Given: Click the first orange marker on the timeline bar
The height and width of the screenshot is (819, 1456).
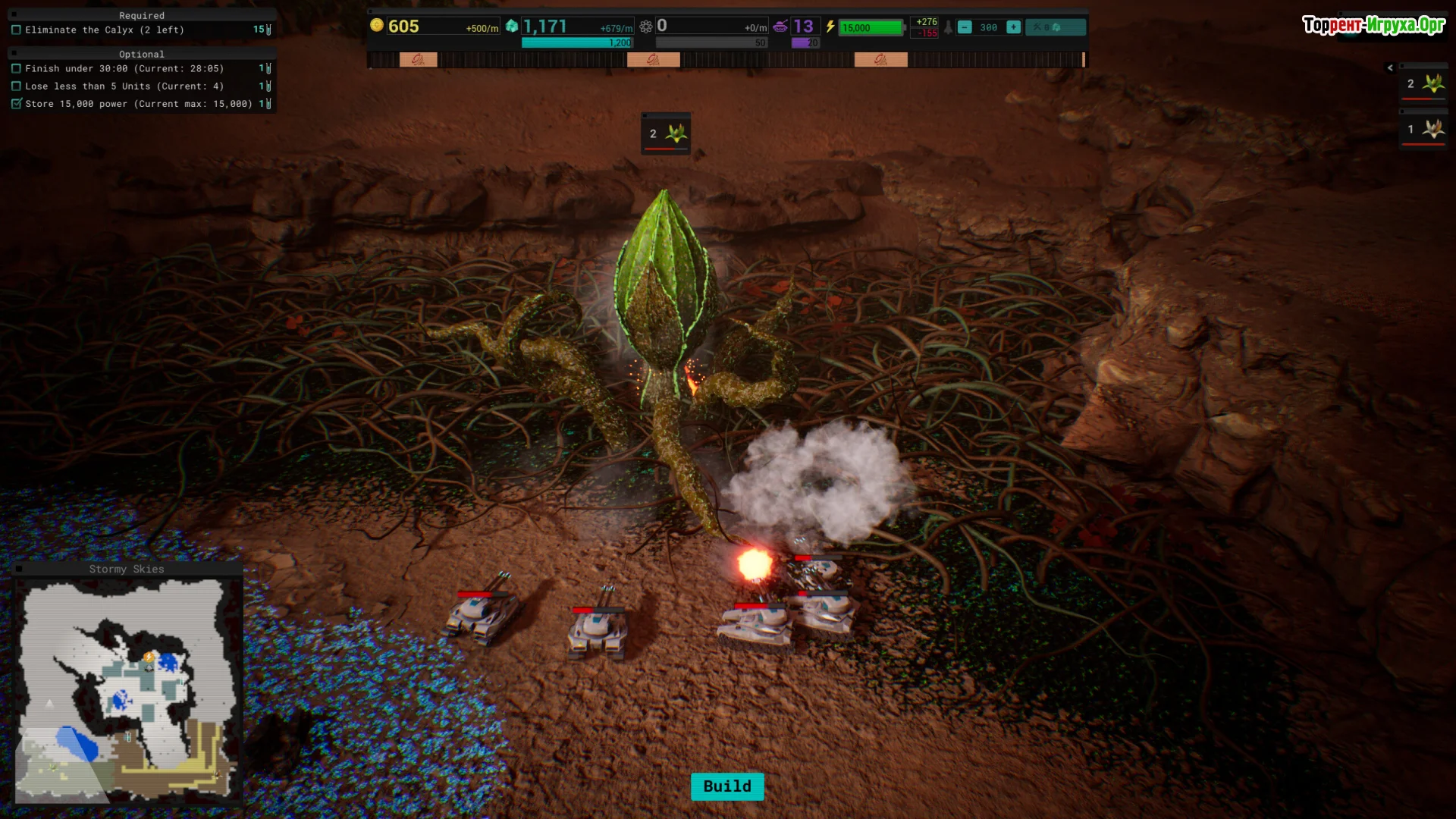Looking at the screenshot, I should [x=418, y=60].
